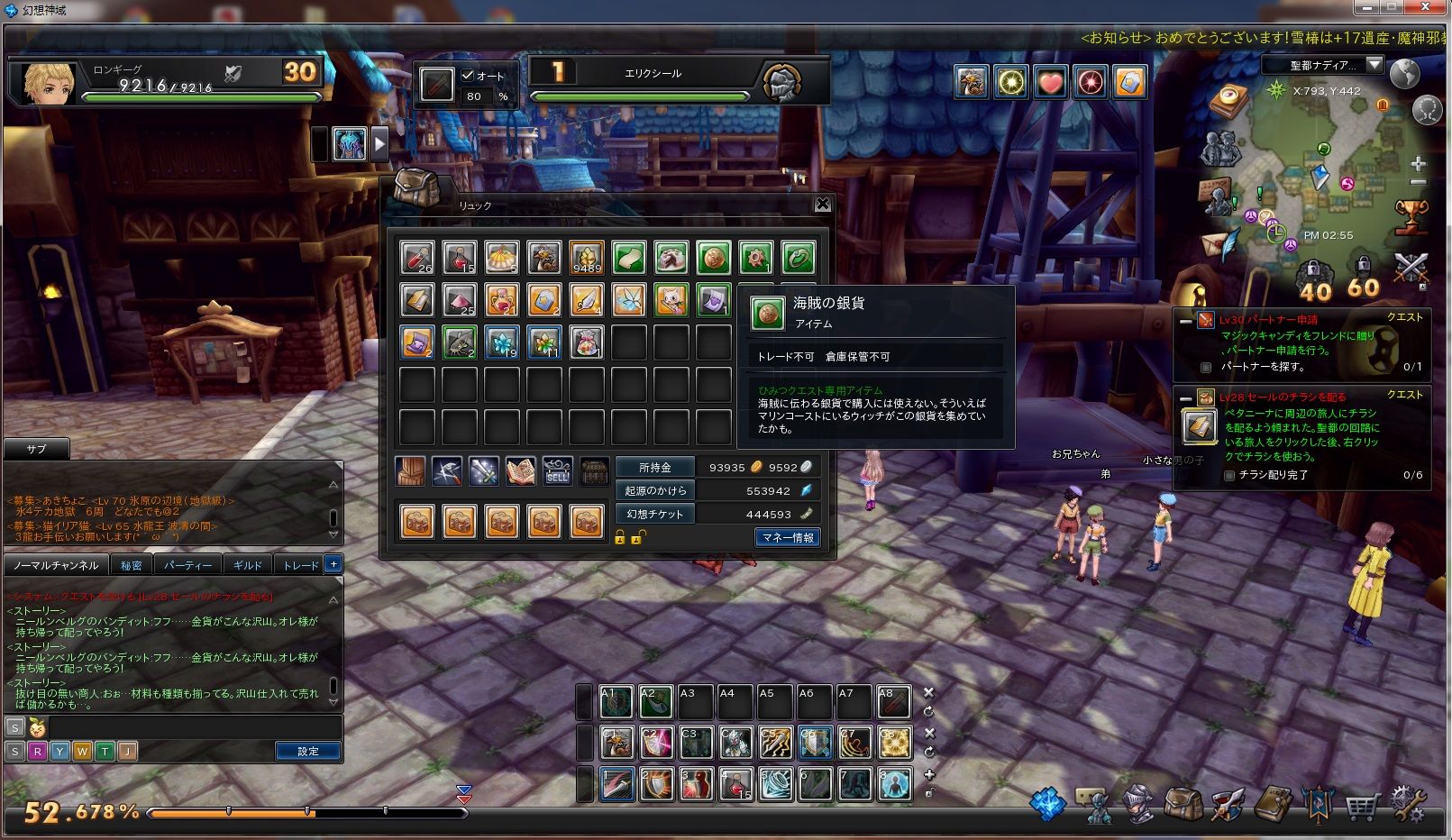
Task: Open the トレード chat tab
Action: tap(300, 565)
